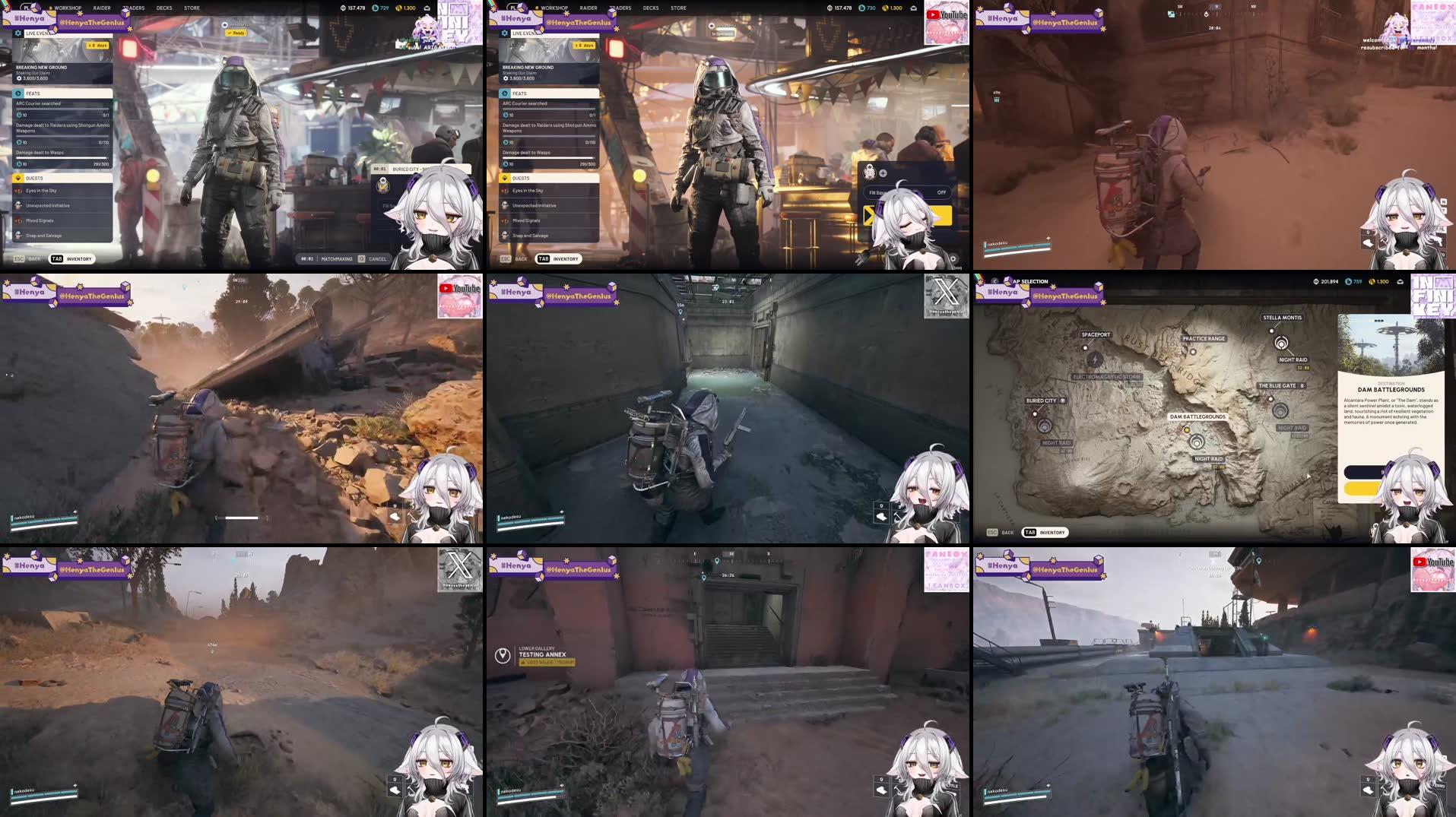Select the Eyes in the Sky quest icon
1456x817 pixels.
tap(18, 190)
